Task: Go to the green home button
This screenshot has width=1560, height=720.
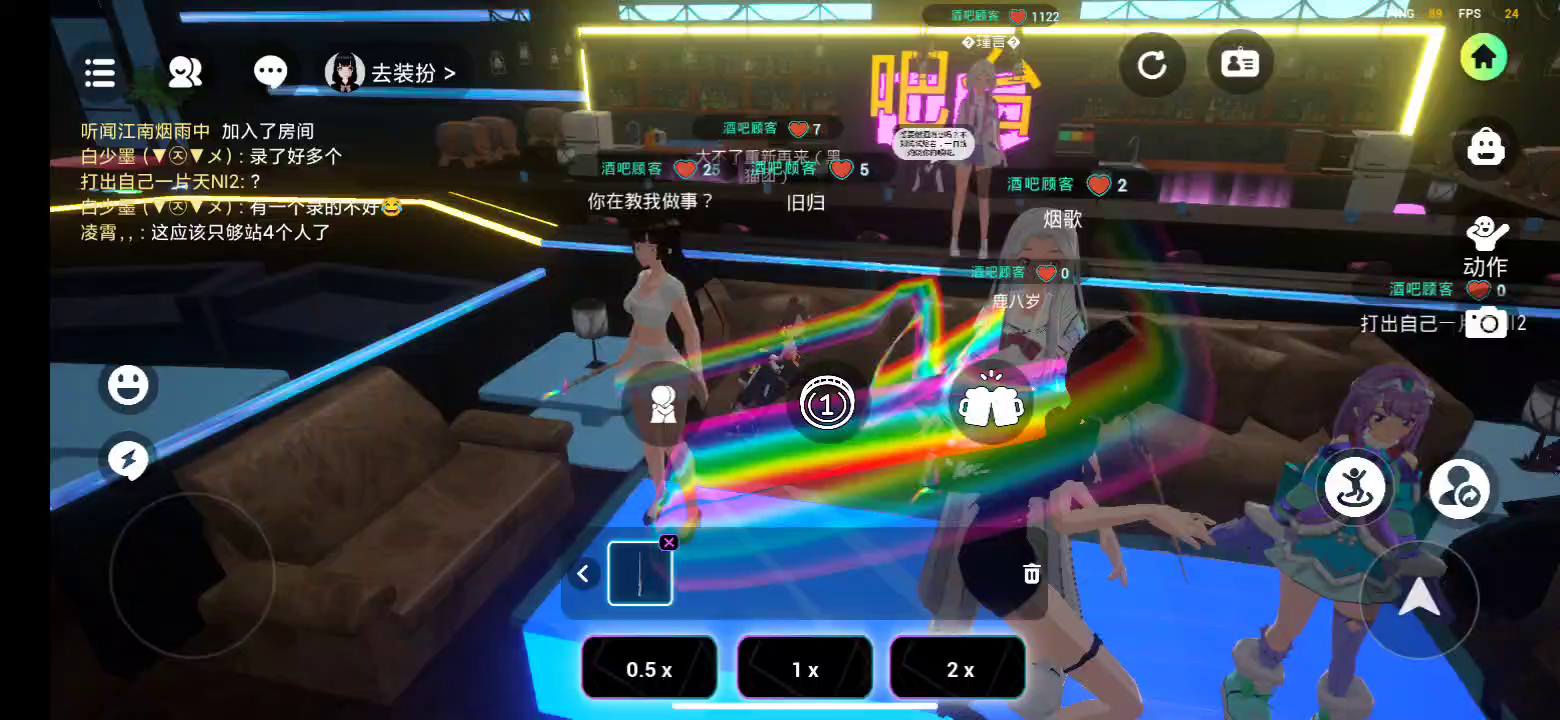Action: point(1483,58)
